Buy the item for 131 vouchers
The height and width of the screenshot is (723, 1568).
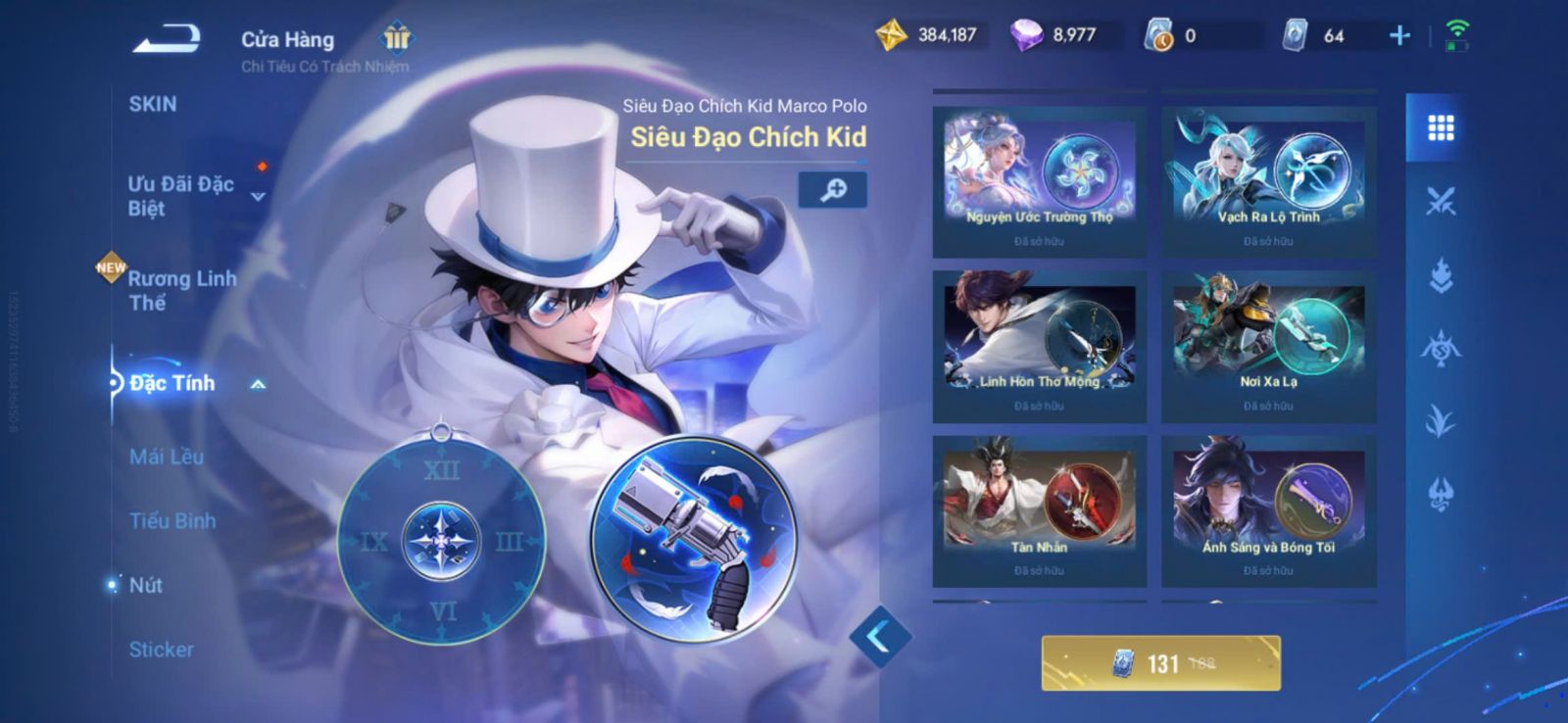(1160, 663)
